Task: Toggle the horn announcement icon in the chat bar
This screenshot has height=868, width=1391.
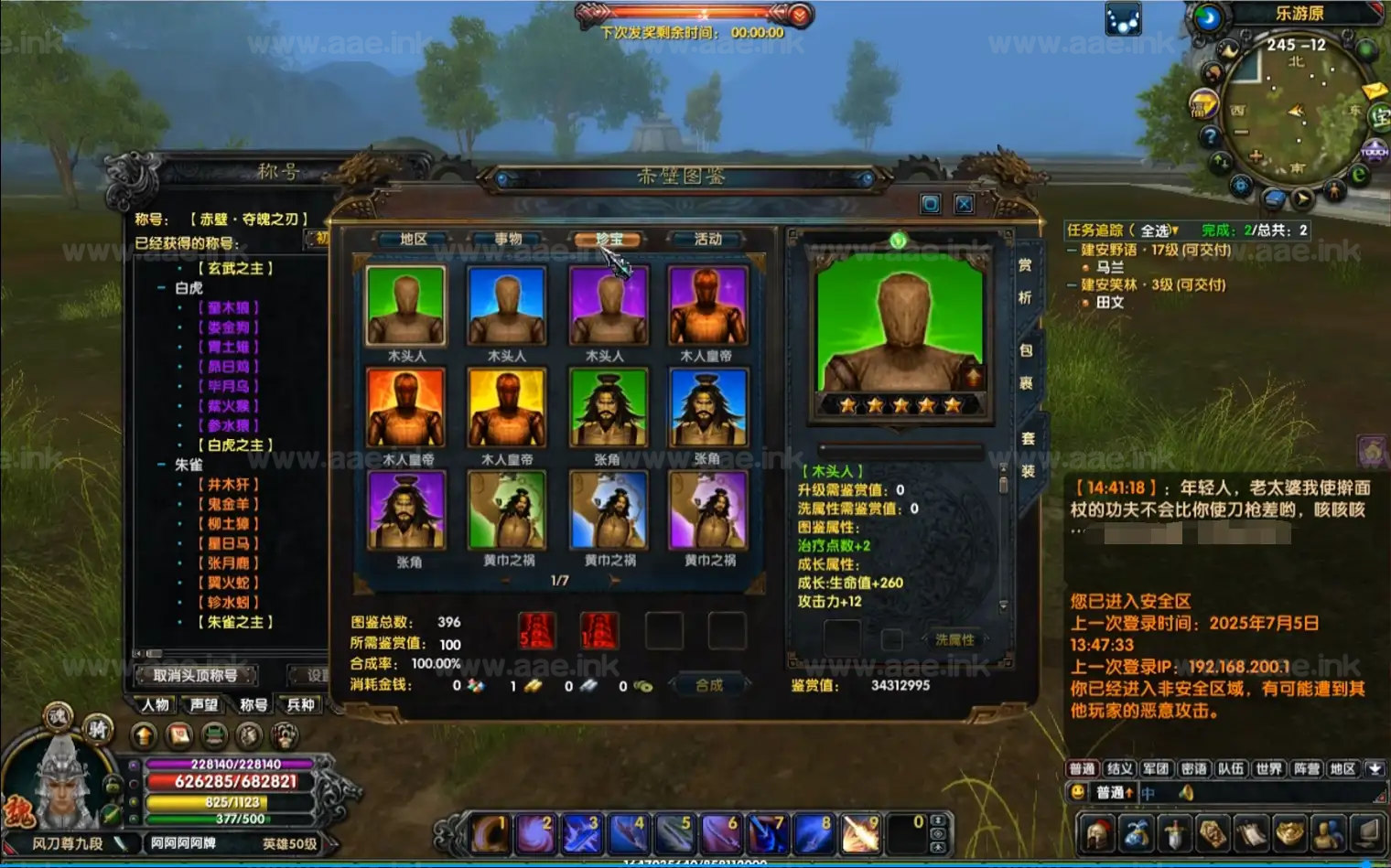Action: (1186, 793)
